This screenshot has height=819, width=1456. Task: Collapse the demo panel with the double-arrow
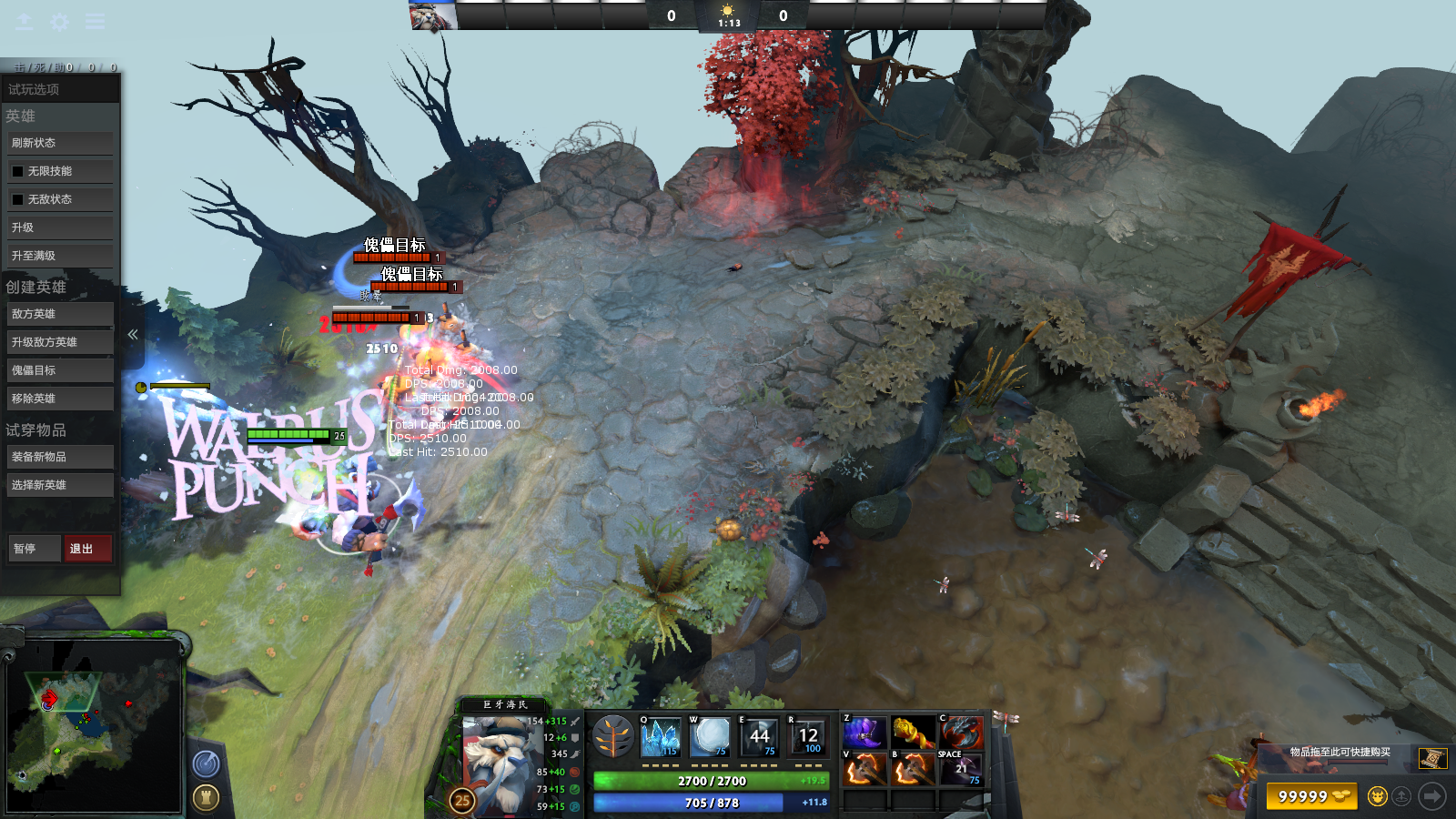(x=133, y=334)
